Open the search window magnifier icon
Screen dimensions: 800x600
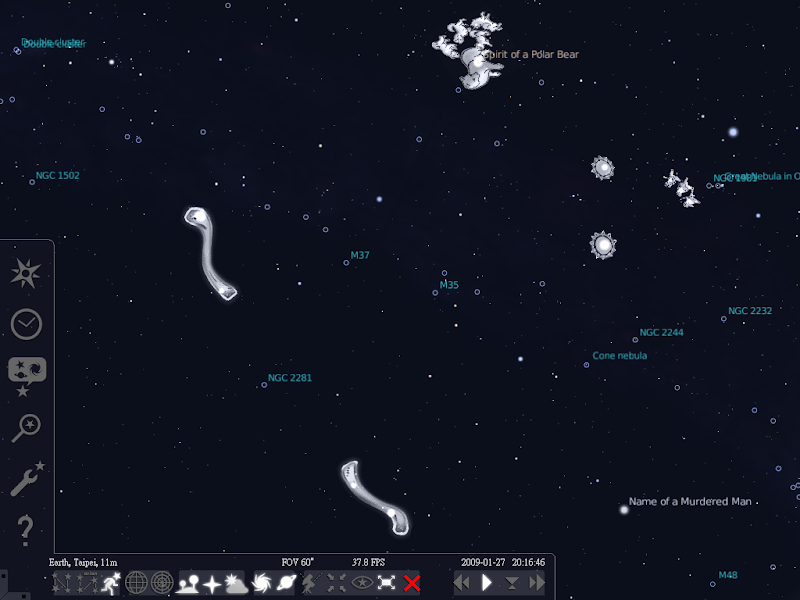(26, 428)
